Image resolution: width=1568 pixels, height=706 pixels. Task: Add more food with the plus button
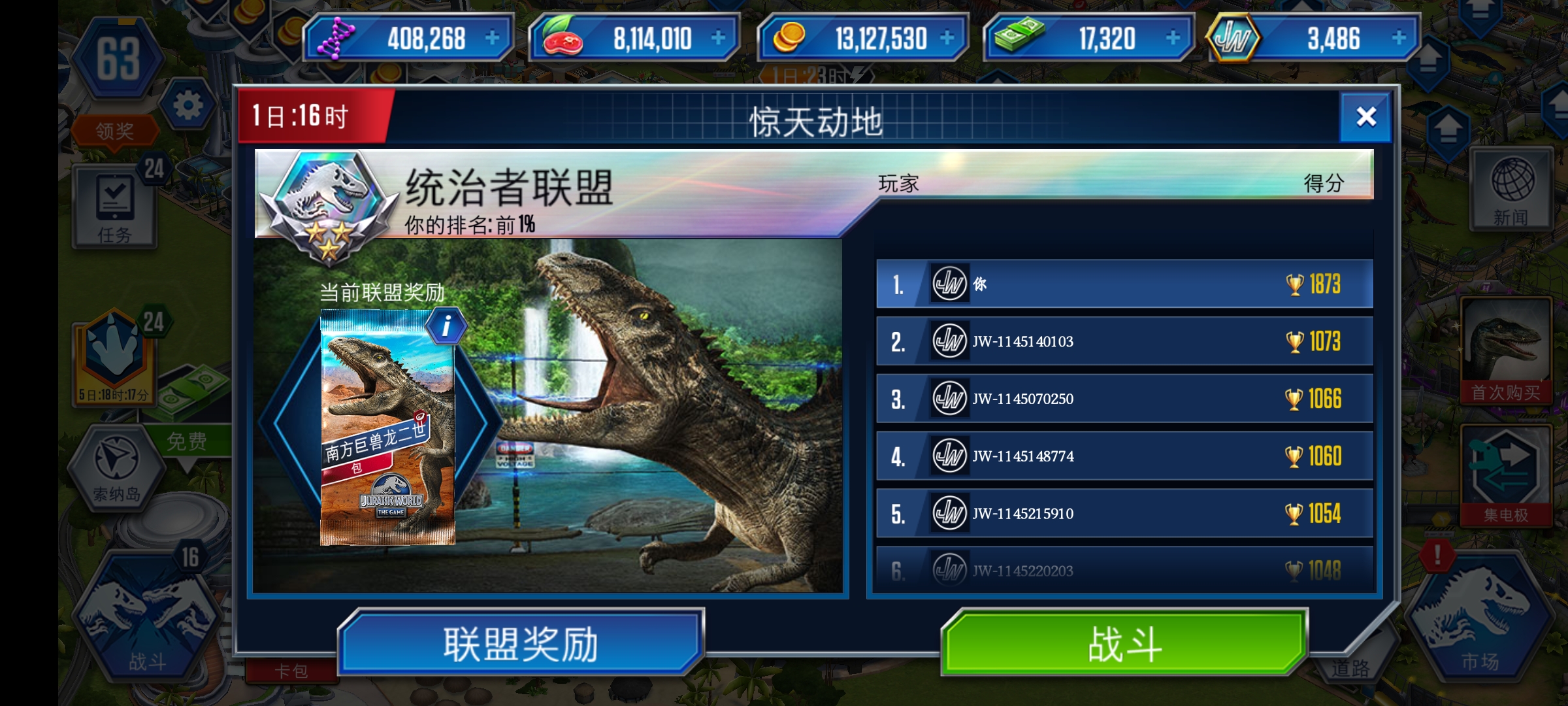click(718, 38)
